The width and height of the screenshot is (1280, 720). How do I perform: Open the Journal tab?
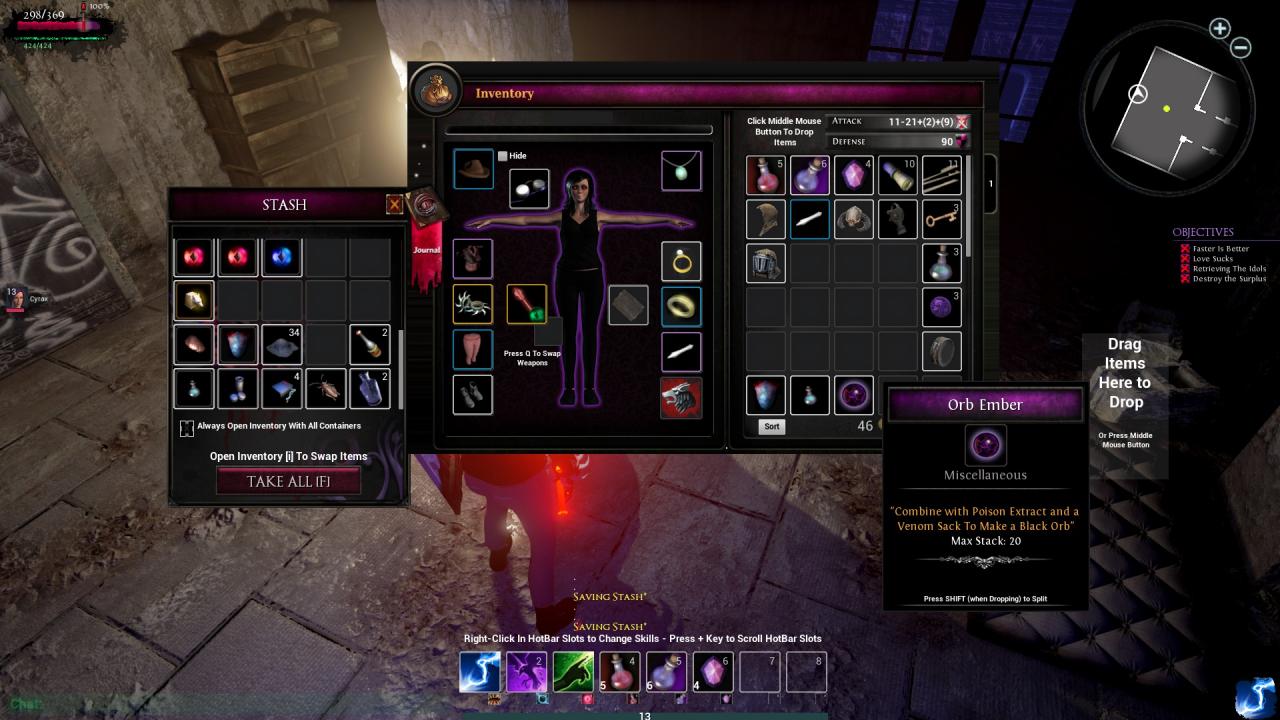(426, 225)
